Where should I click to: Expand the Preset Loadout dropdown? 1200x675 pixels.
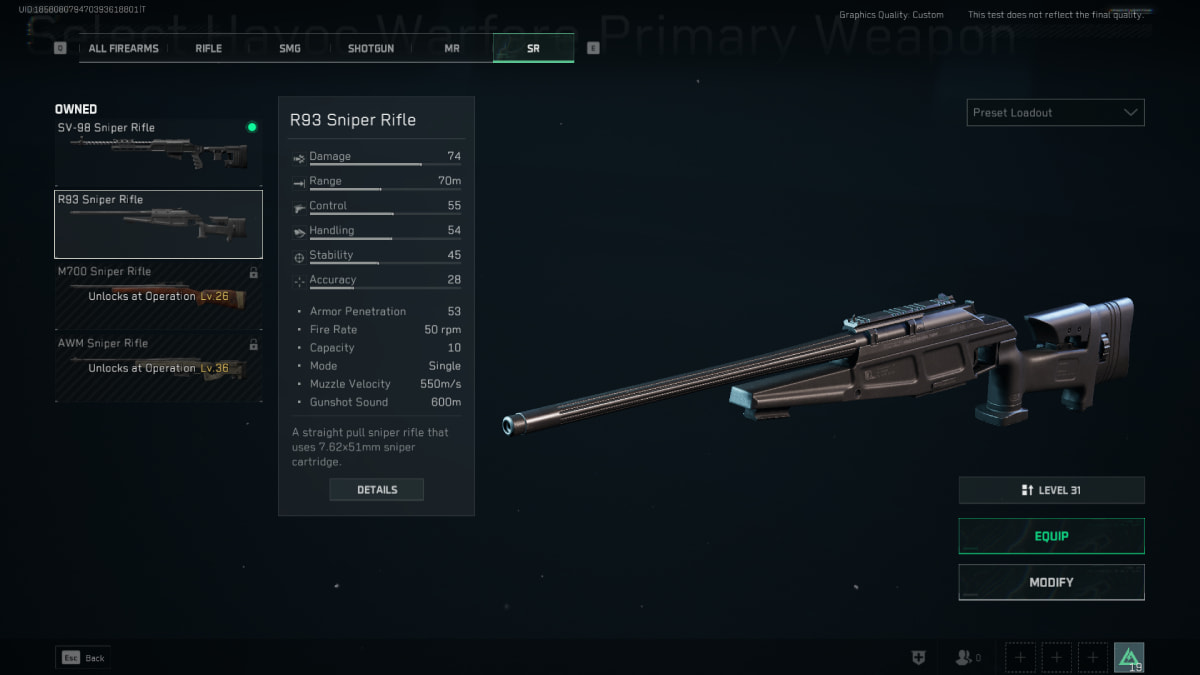(1055, 113)
